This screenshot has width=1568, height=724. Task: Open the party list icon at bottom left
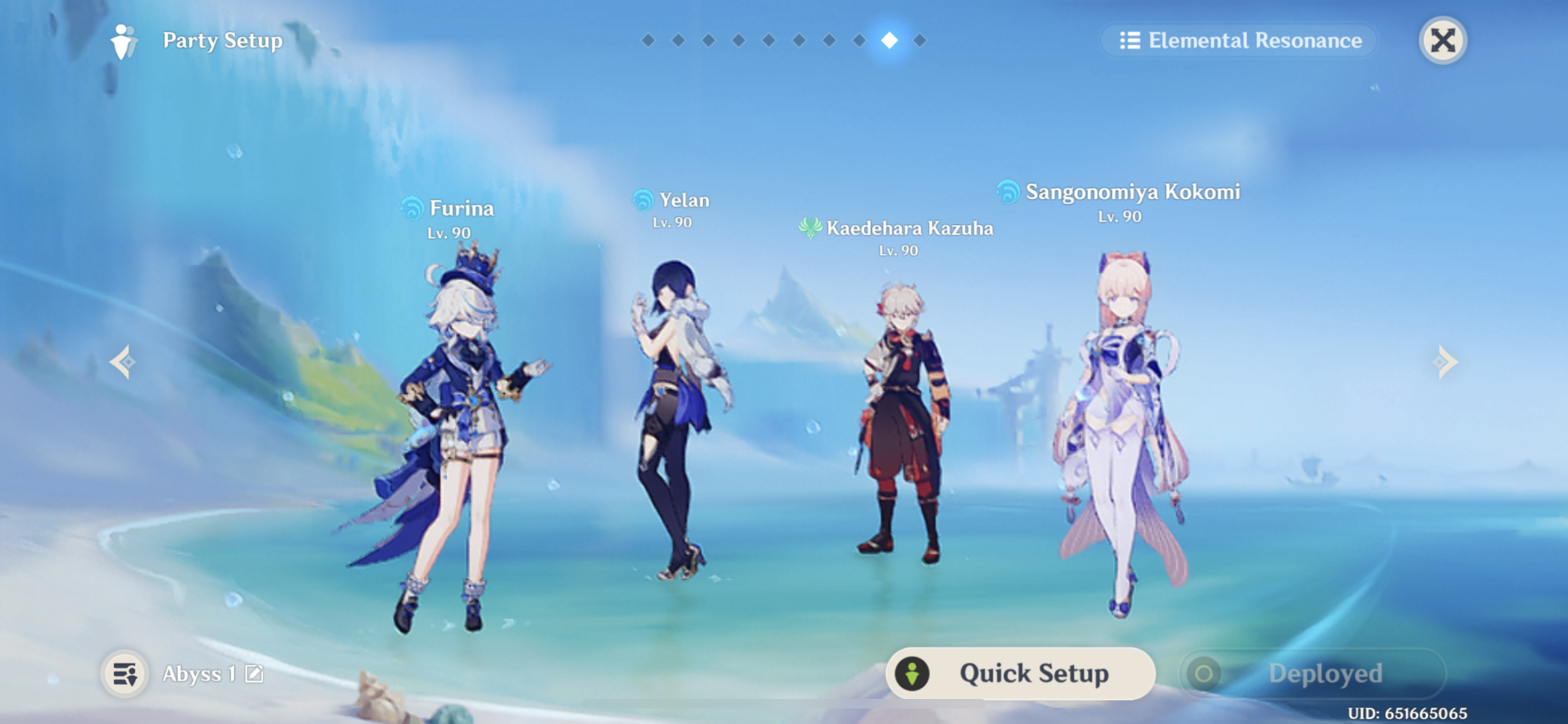coord(125,673)
